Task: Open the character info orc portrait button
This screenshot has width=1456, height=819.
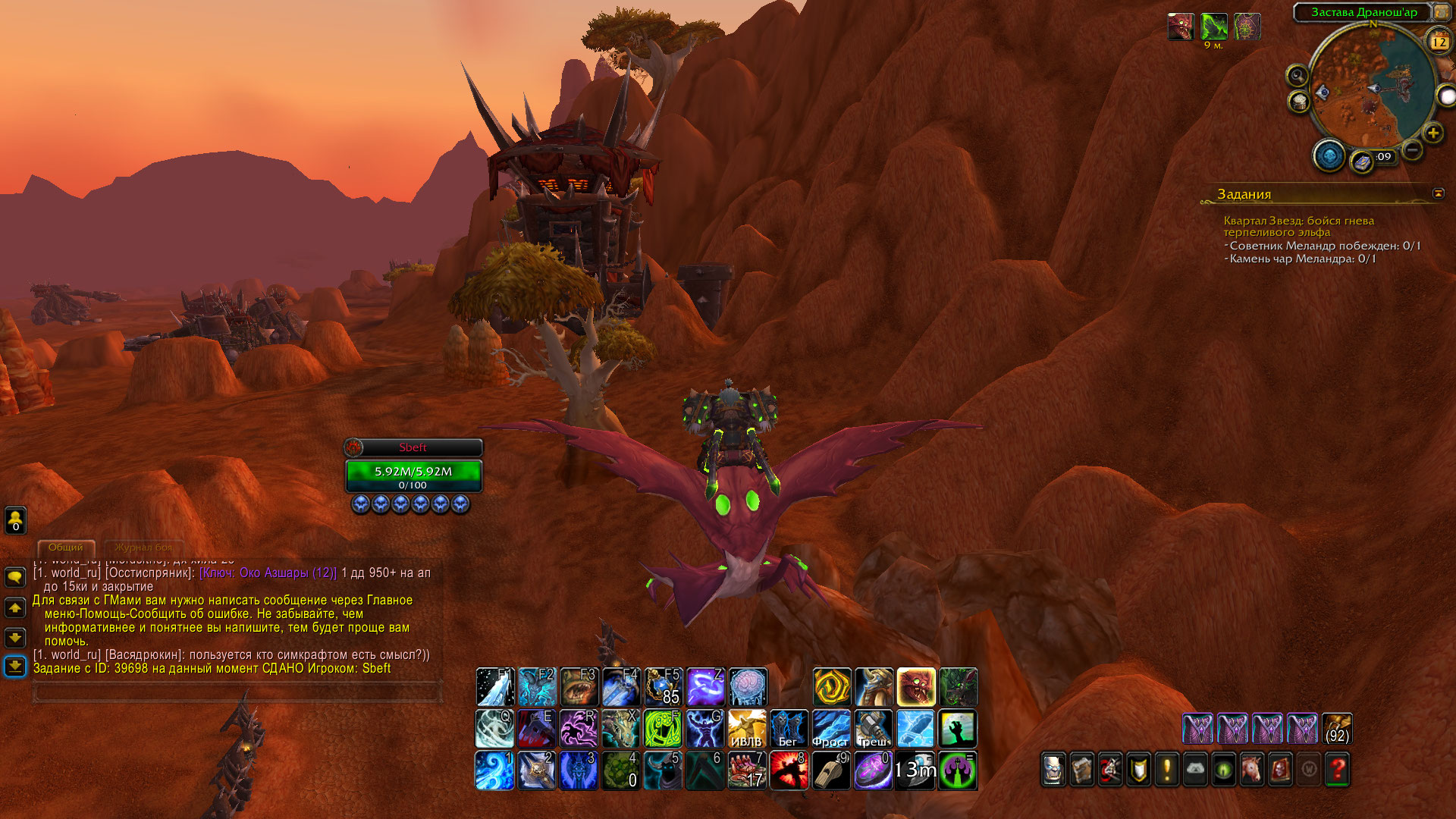Action: pyautogui.click(x=1053, y=770)
